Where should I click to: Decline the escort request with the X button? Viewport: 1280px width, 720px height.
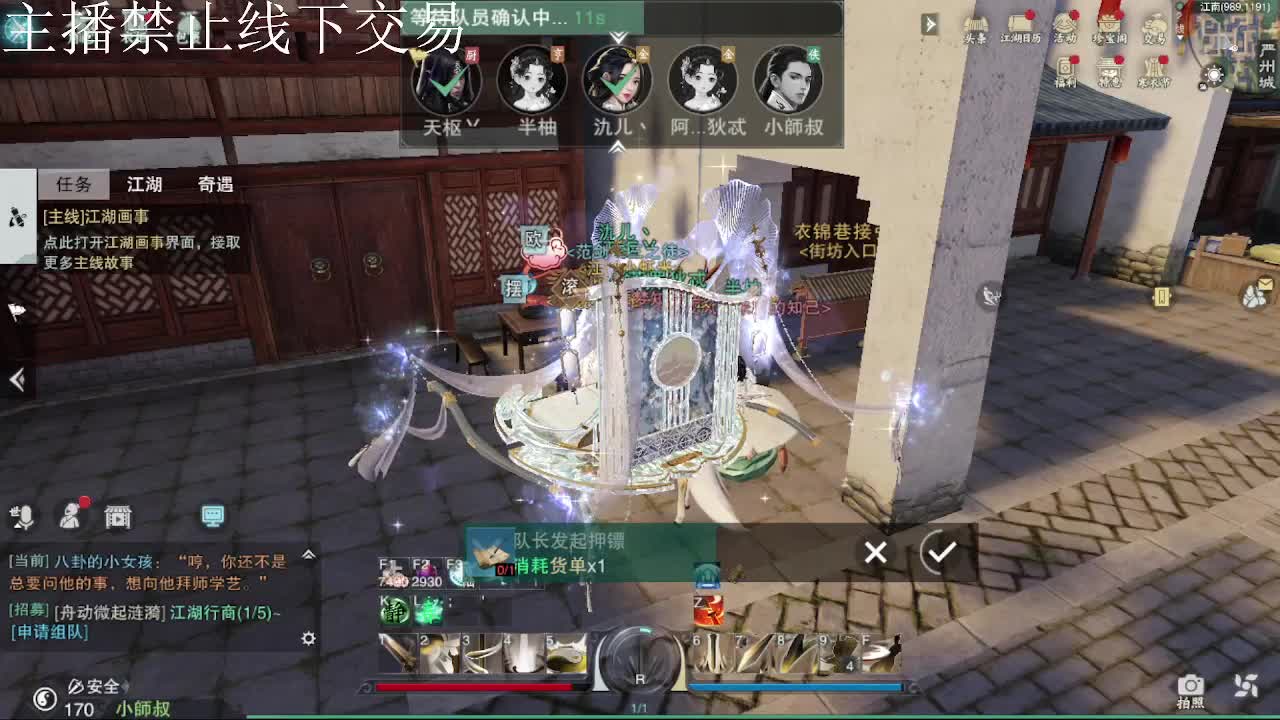(875, 552)
